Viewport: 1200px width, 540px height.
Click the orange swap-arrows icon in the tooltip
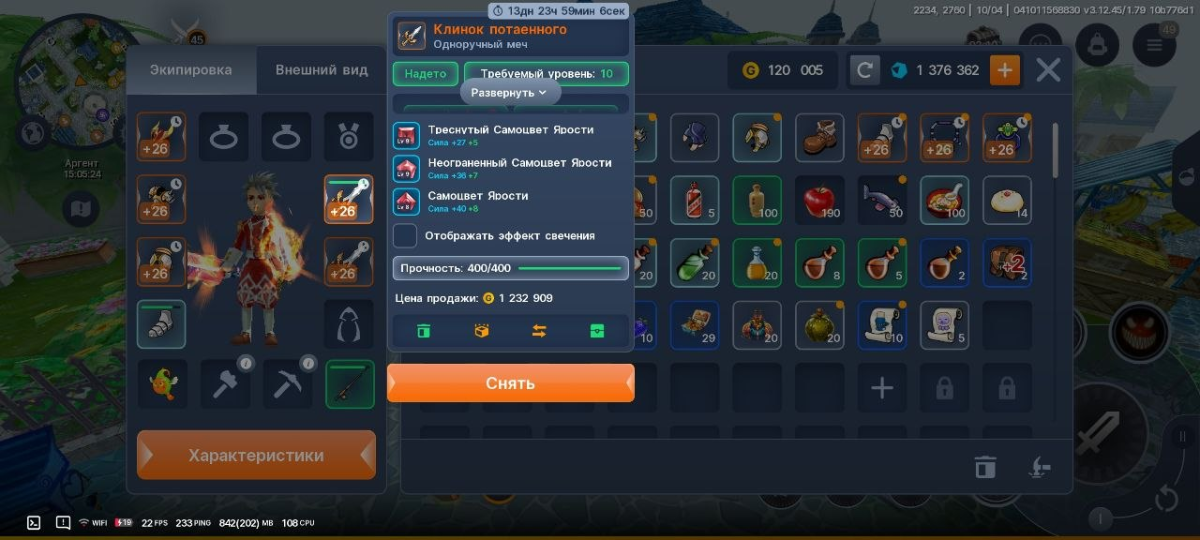pos(539,331)
